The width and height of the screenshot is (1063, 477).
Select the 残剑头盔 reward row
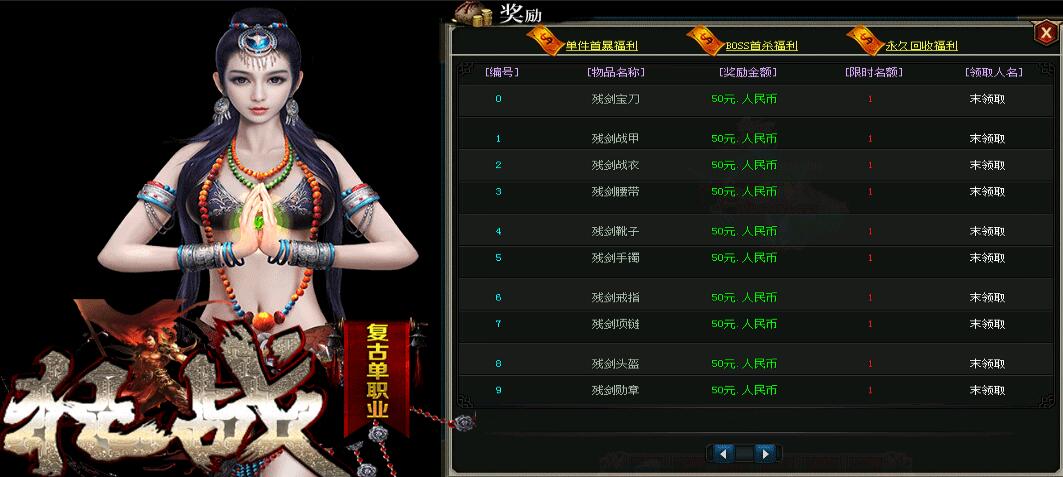point(616,363)
